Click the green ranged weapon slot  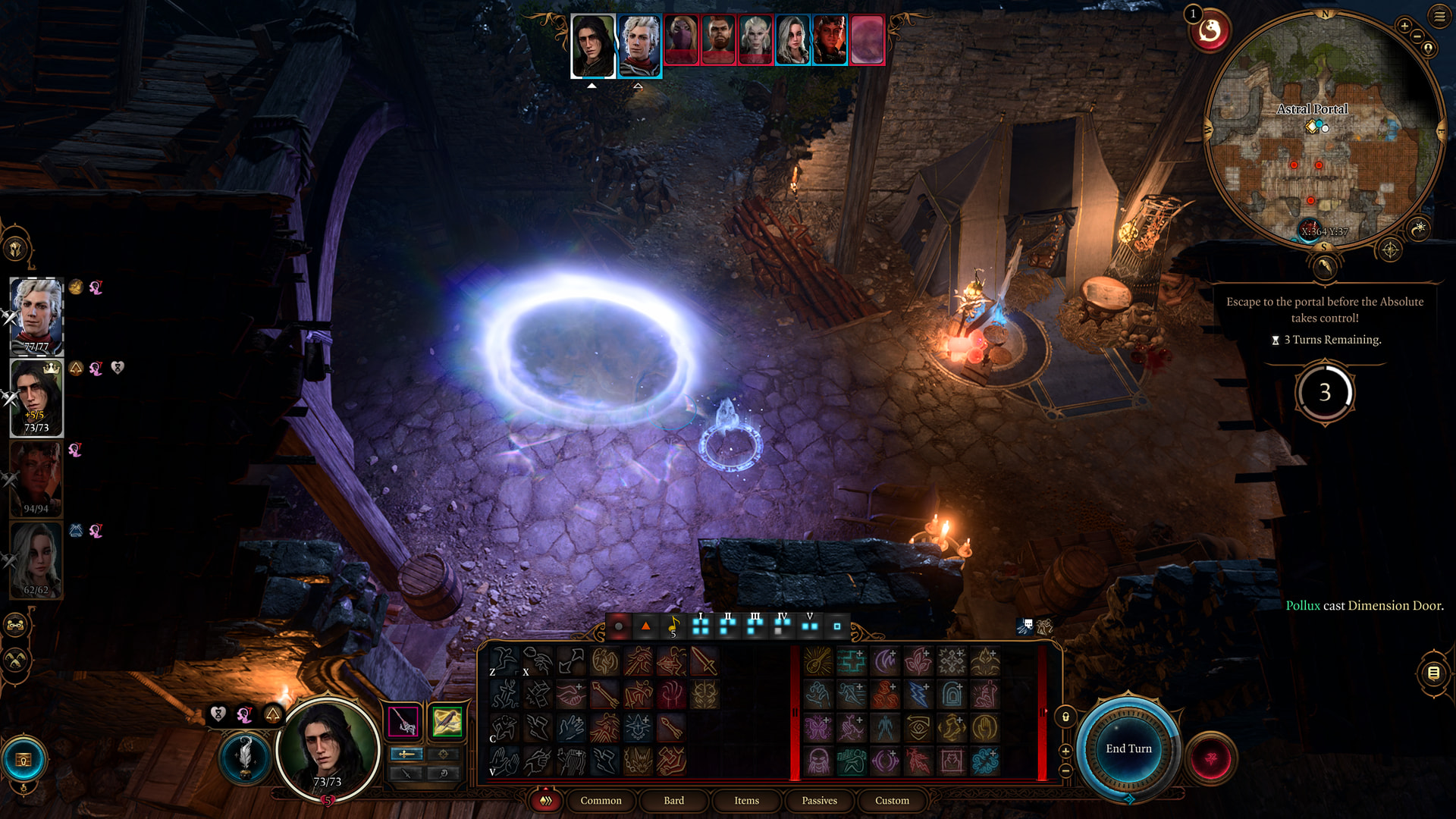(x=447, y=721)
